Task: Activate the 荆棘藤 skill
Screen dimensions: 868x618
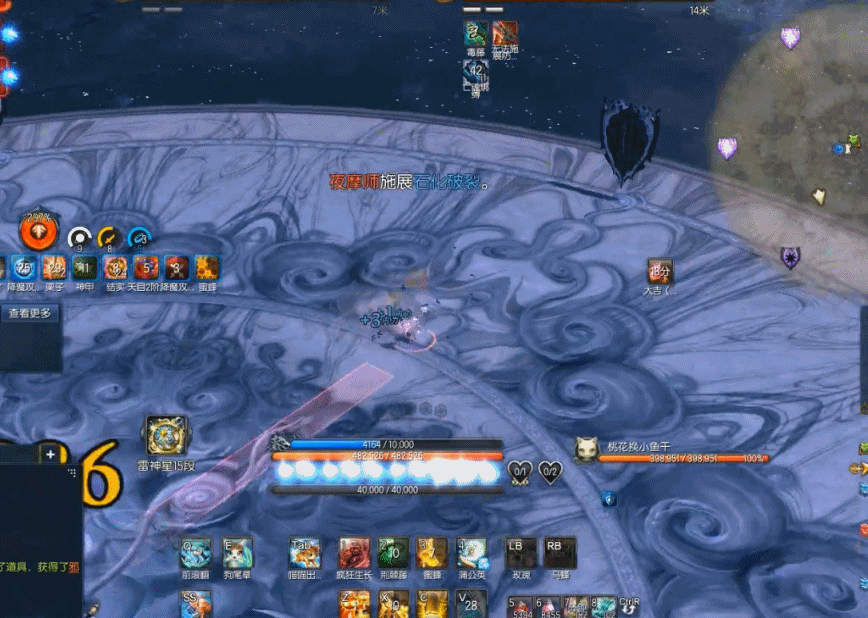Action: tap(393, 553)
